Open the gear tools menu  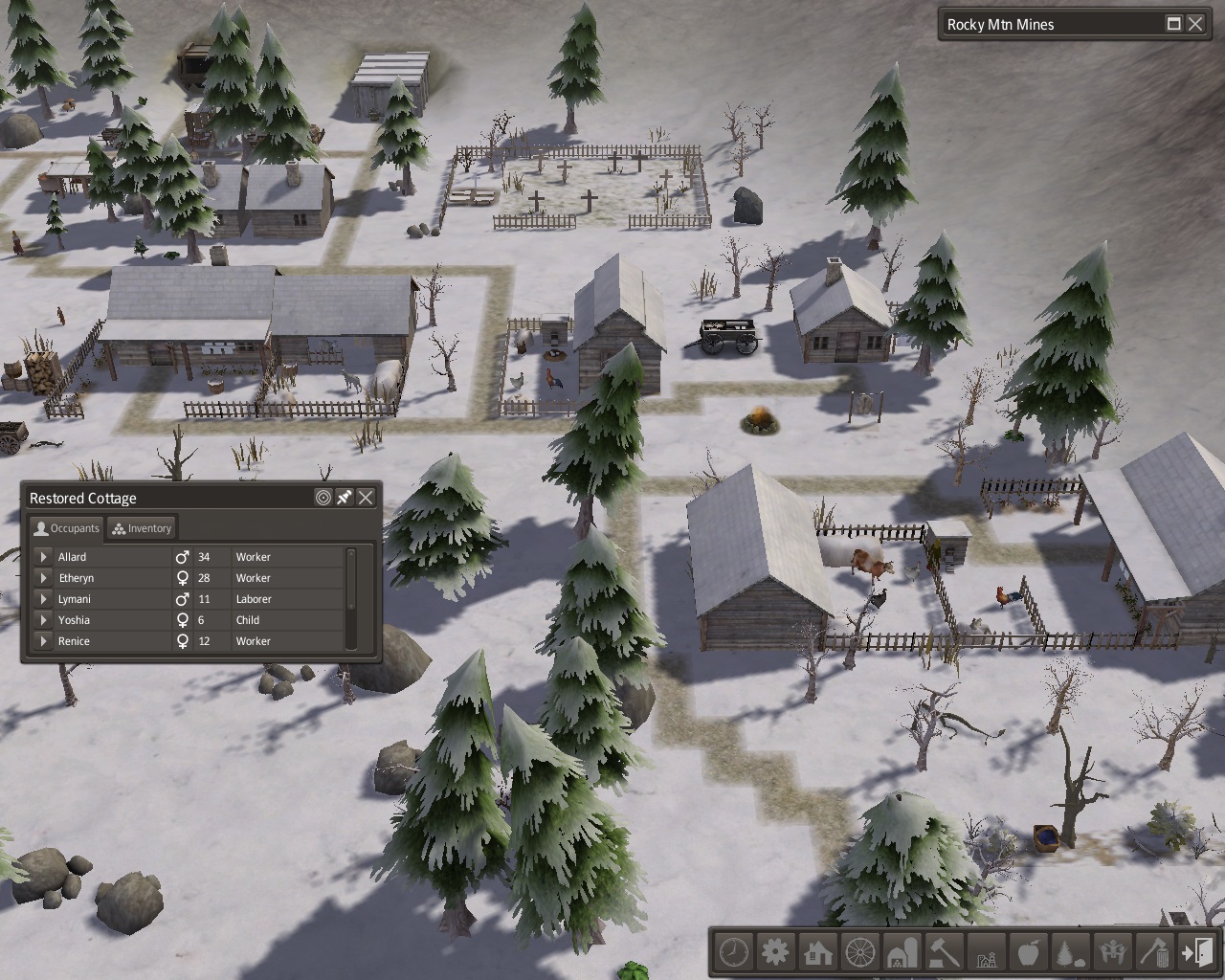tap(775, 953)
